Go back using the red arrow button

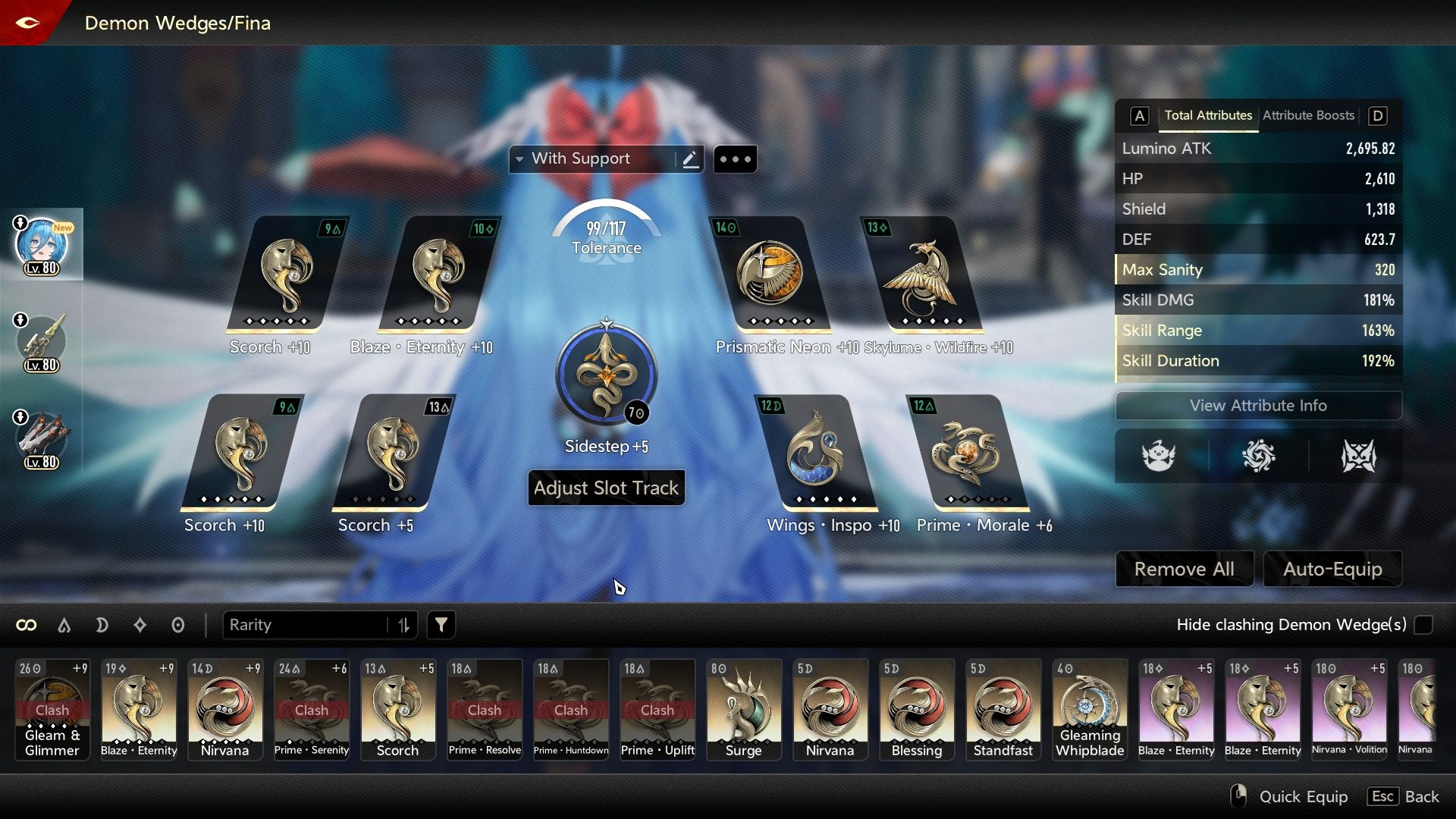coord(27,23)
